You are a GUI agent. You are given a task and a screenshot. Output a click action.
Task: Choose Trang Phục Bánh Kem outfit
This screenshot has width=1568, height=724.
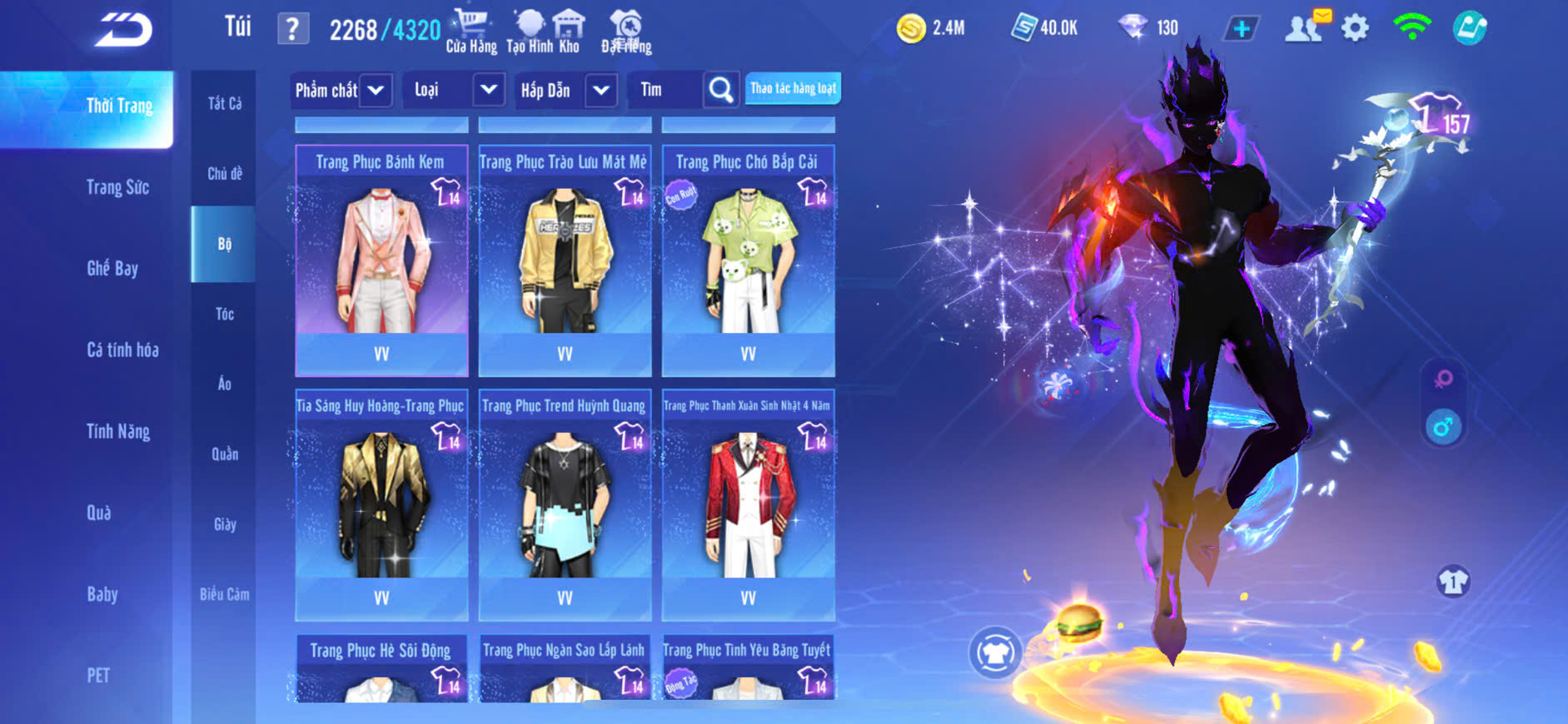381,260
